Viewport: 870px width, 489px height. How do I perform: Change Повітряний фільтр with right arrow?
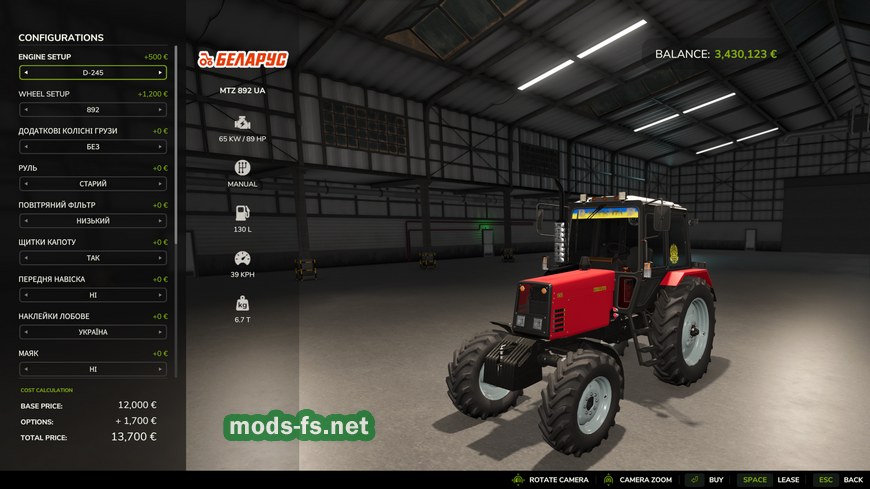160,221
